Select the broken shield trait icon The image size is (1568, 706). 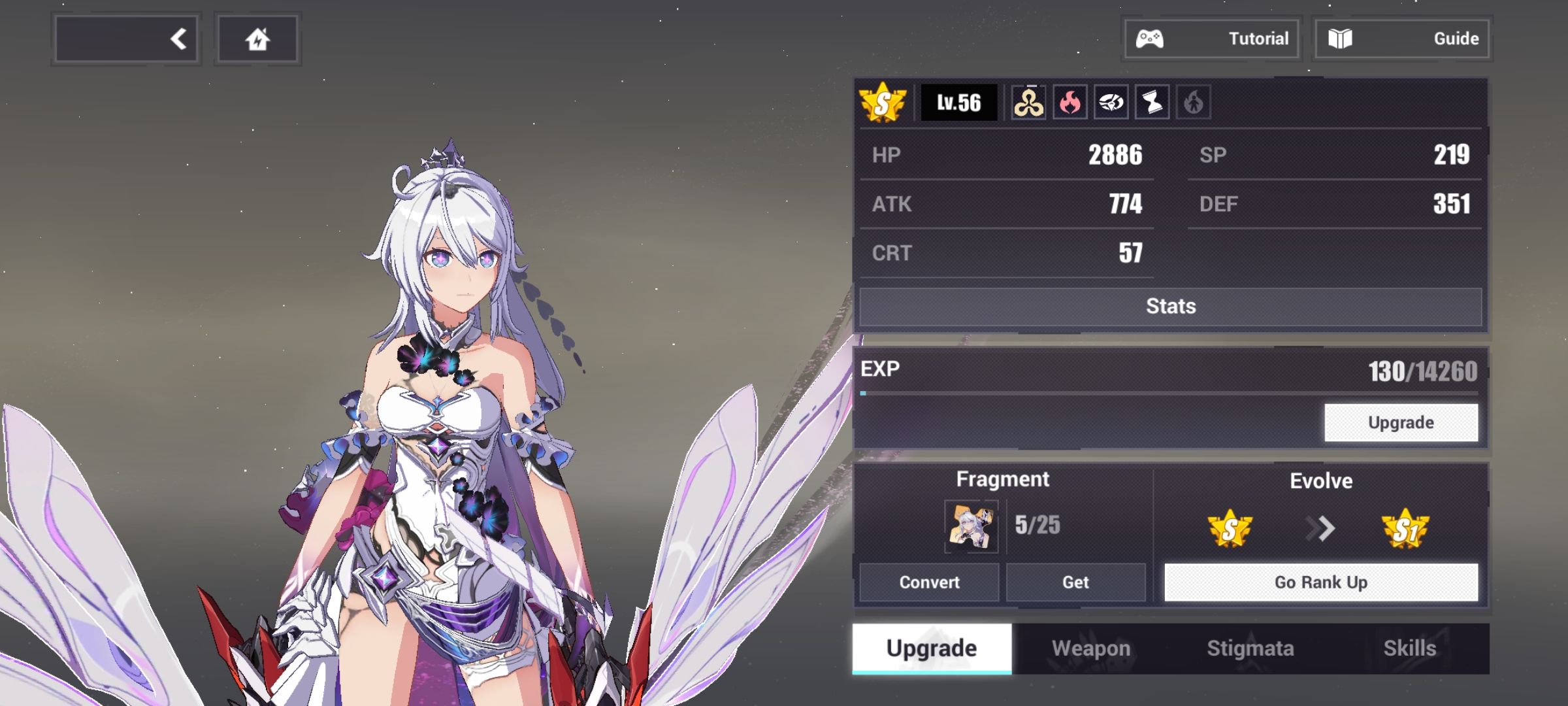(x=1111, y=103)
